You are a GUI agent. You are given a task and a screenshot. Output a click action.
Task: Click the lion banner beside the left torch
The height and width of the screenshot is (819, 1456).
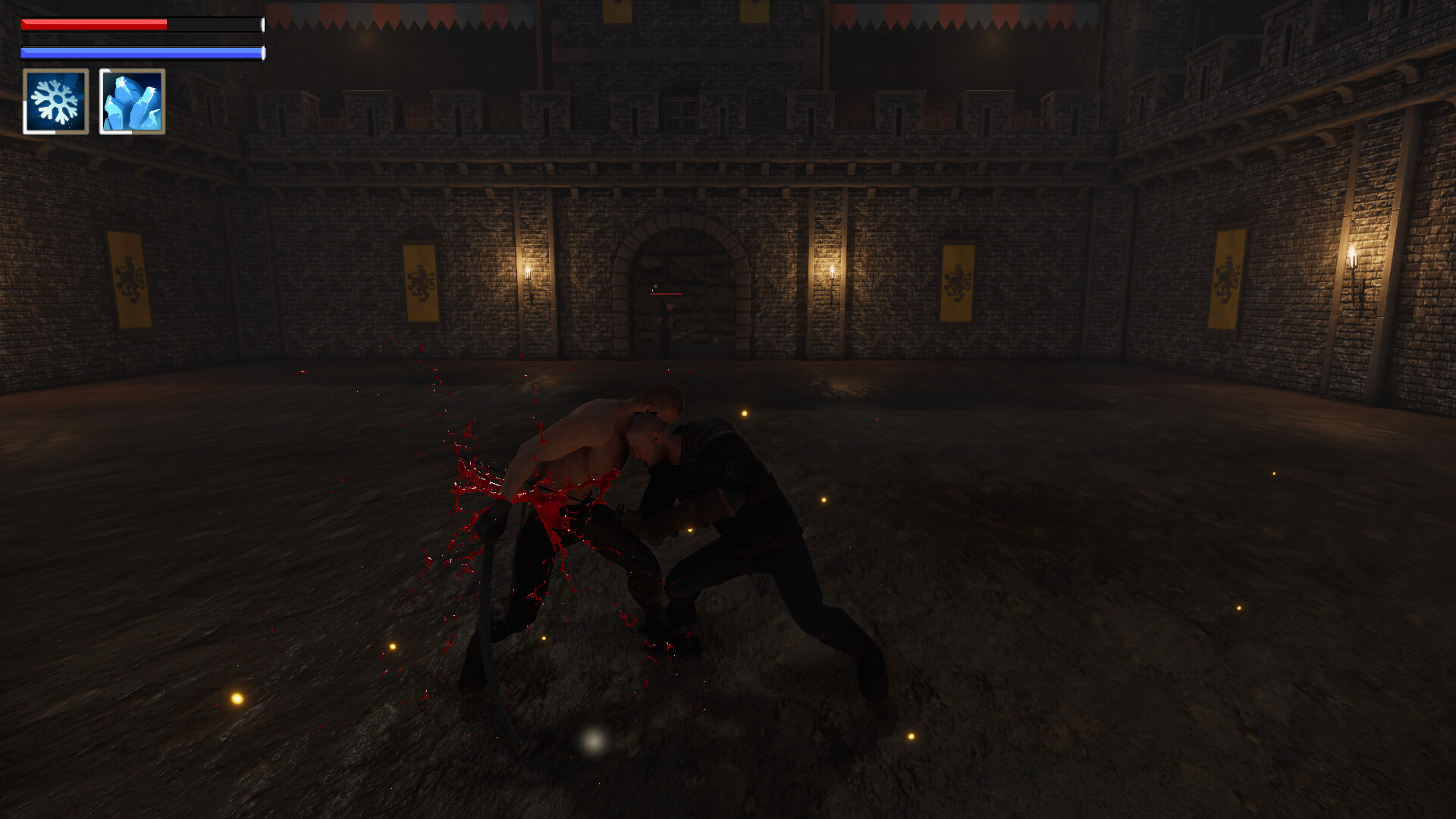(420, 281)
